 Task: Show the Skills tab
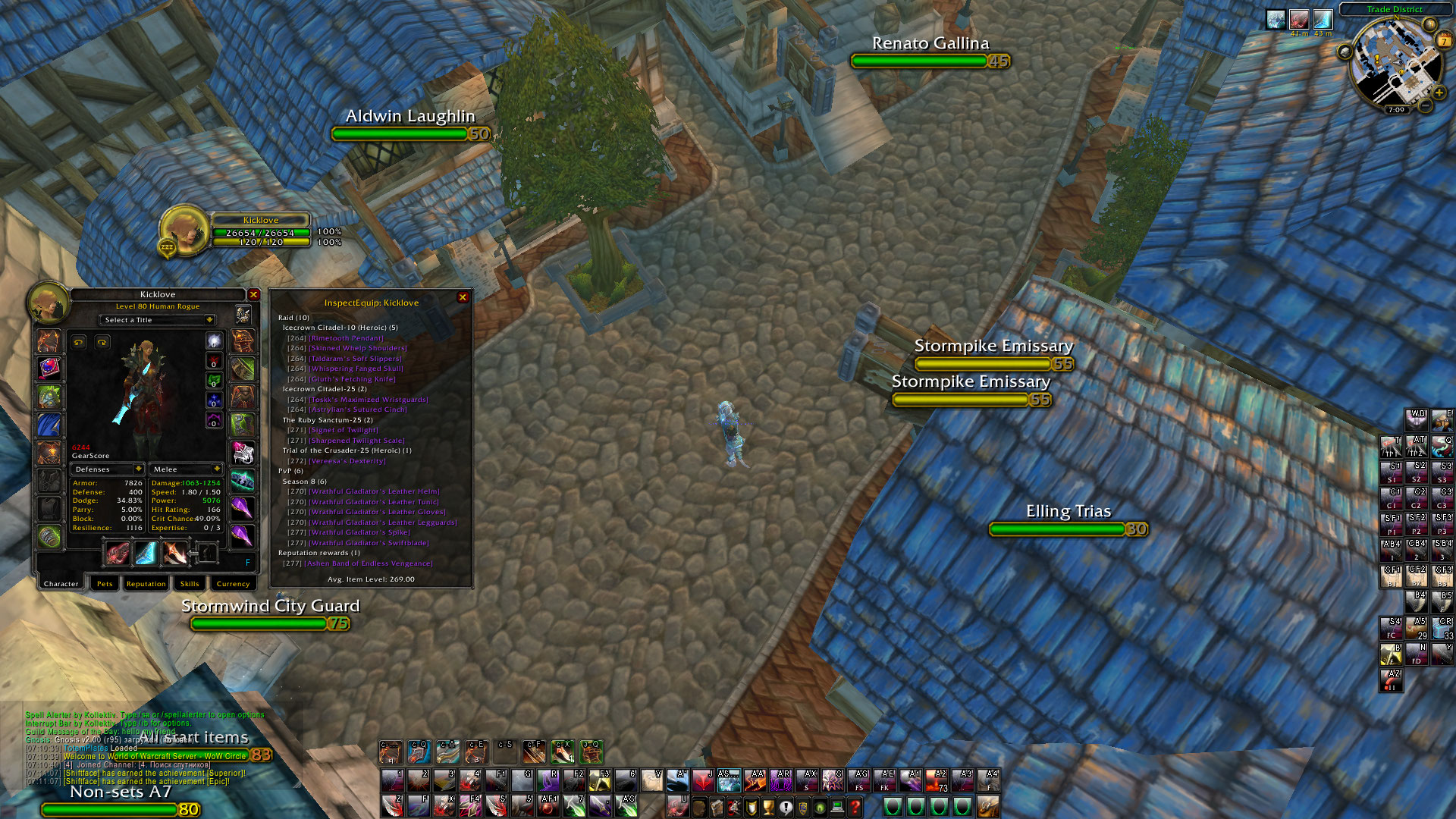pyautogui.click(x=190, y=584)
